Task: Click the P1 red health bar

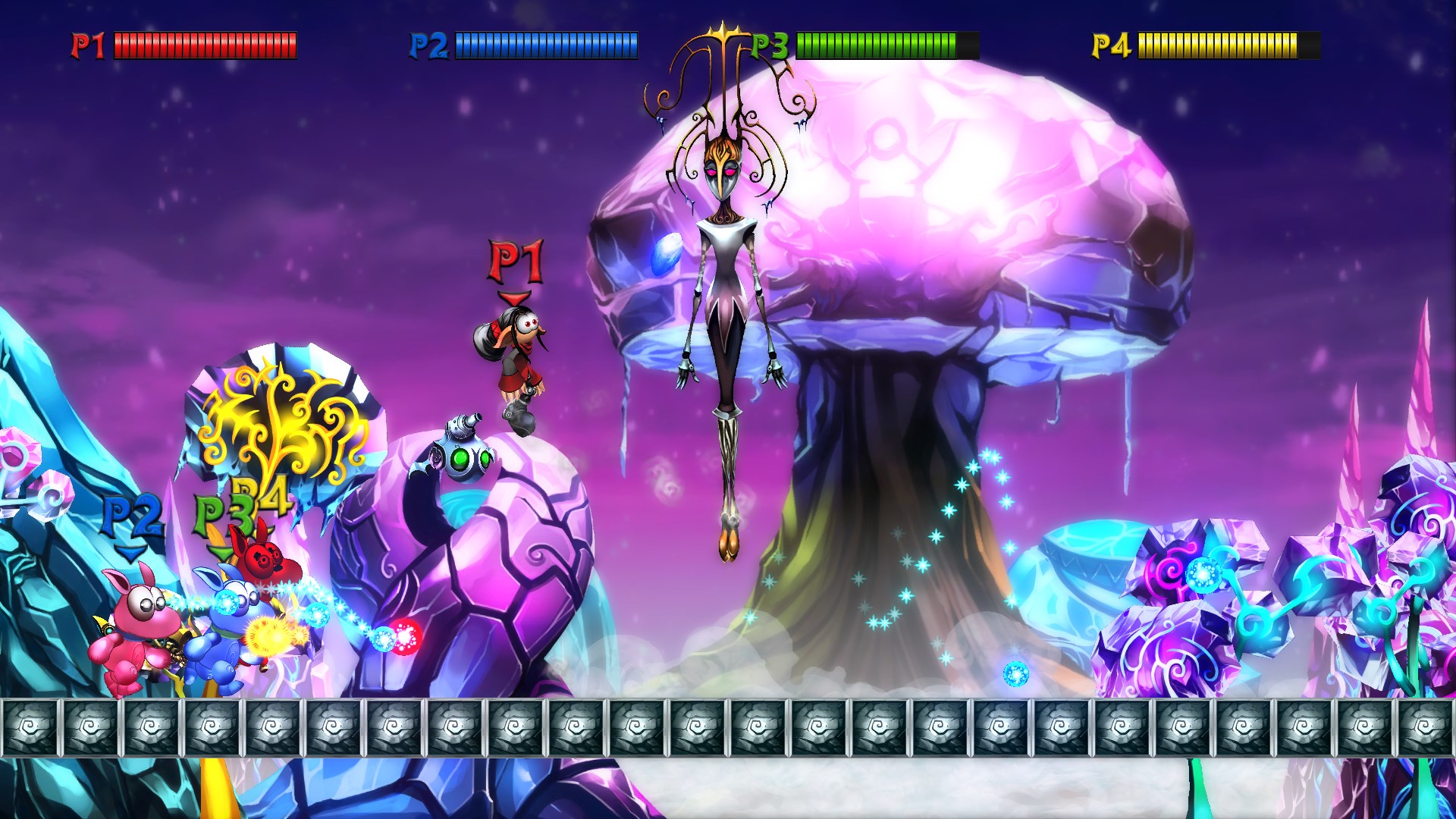Action: (205, 44)
